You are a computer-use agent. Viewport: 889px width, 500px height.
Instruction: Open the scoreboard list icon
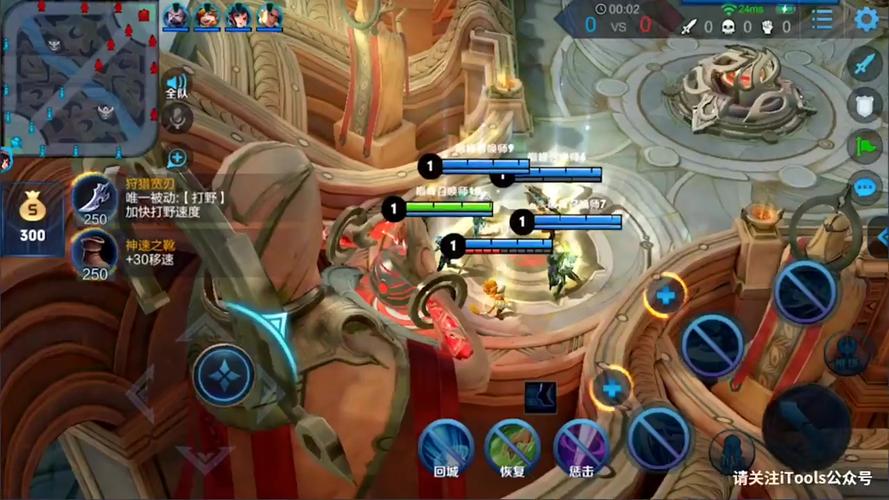[x=822, y=18]
